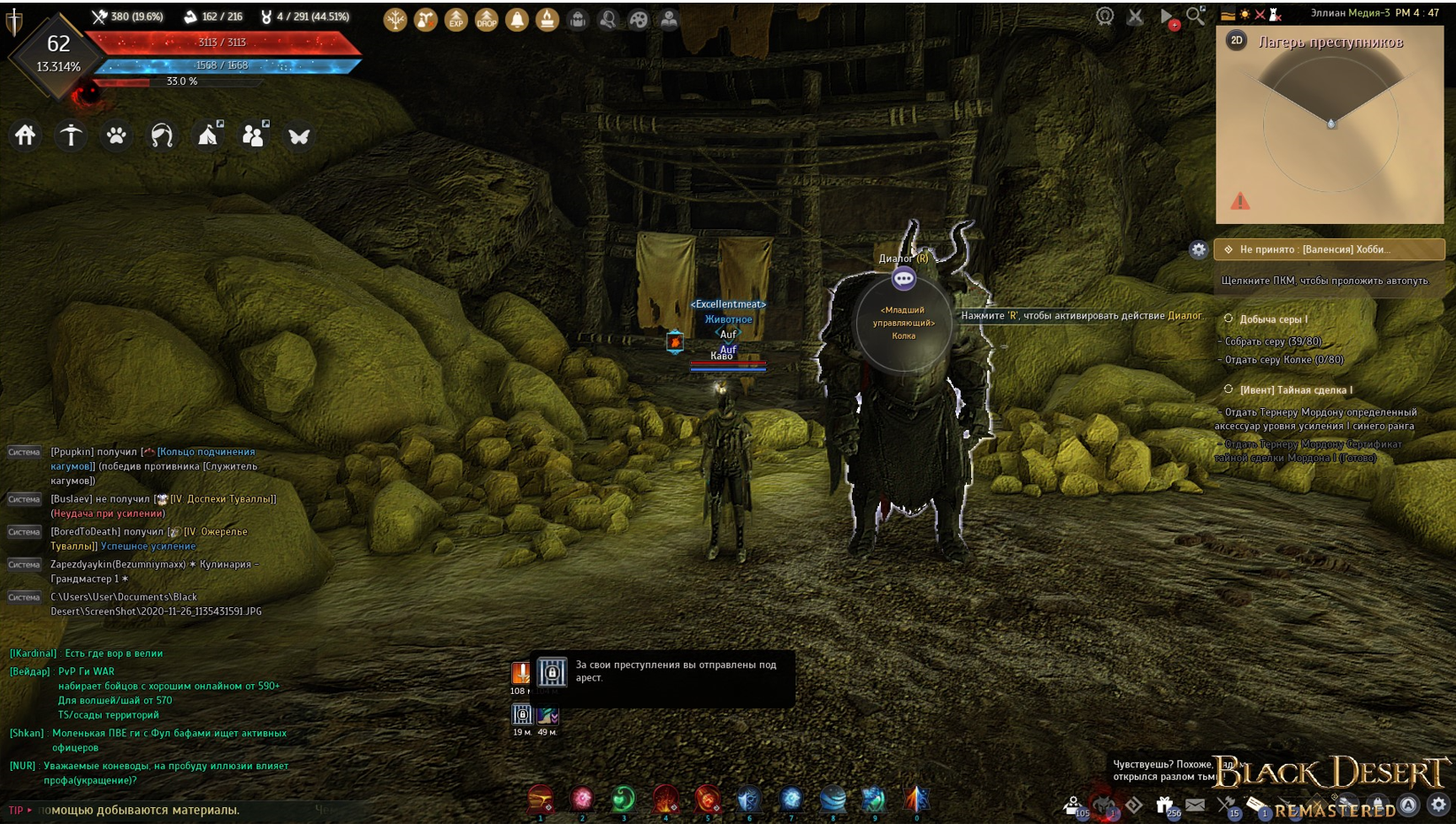Open the color palette icon
Viewport: 1456px width, 824px height.
point(639,19)
